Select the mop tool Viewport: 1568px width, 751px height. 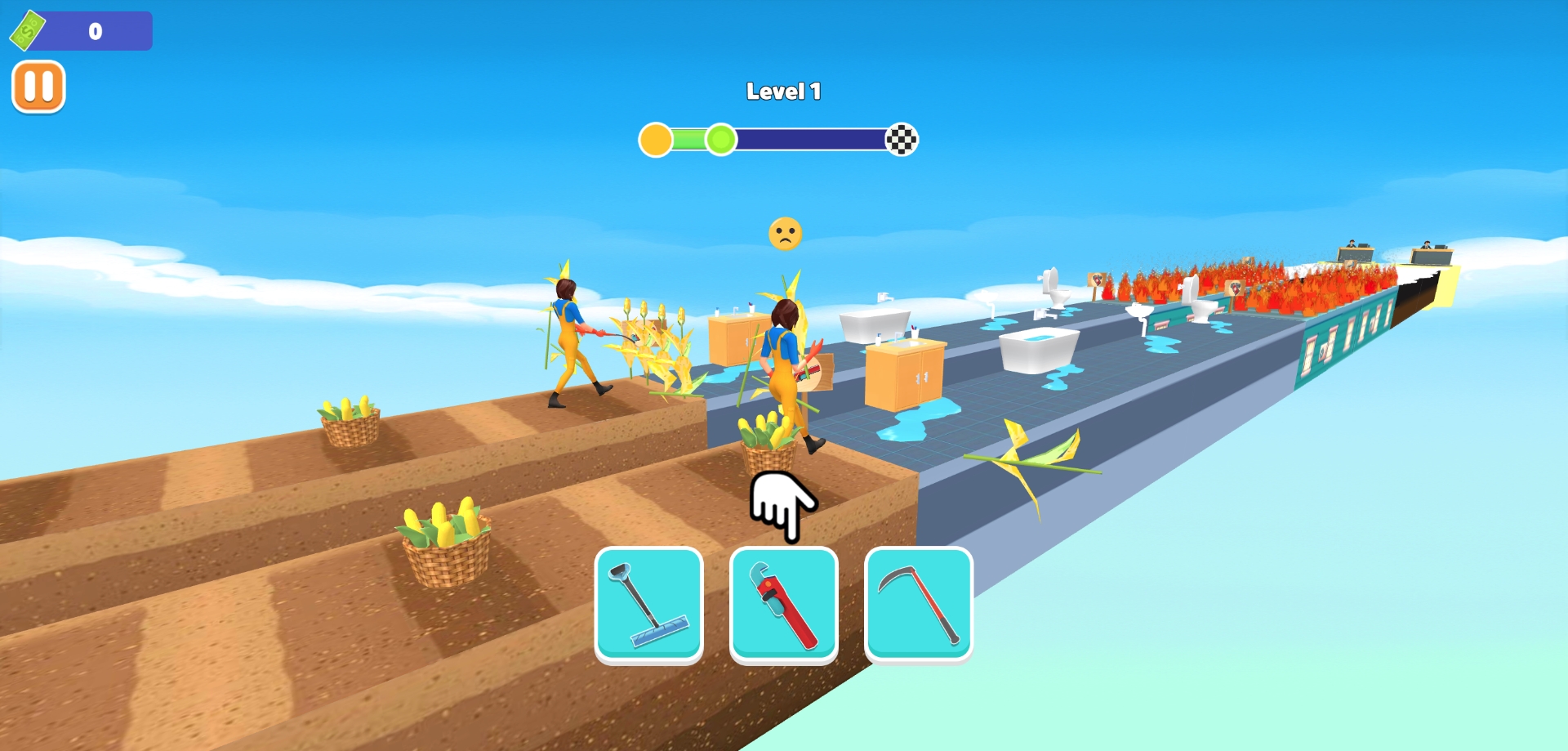click(x=648, y=603)
